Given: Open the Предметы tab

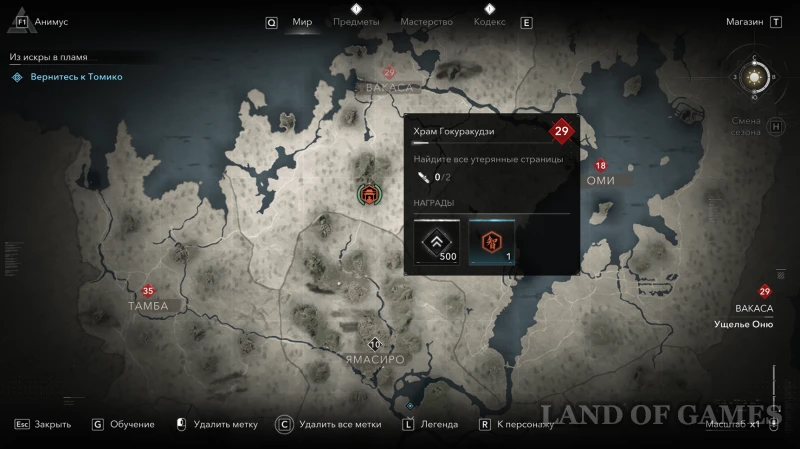Looking at the screenshot, I should pos(356,22).
